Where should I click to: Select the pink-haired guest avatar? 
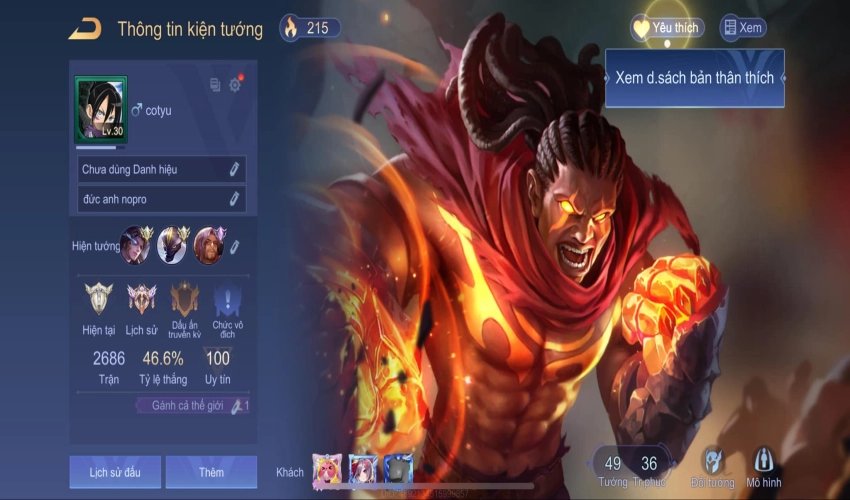(327, 468)
